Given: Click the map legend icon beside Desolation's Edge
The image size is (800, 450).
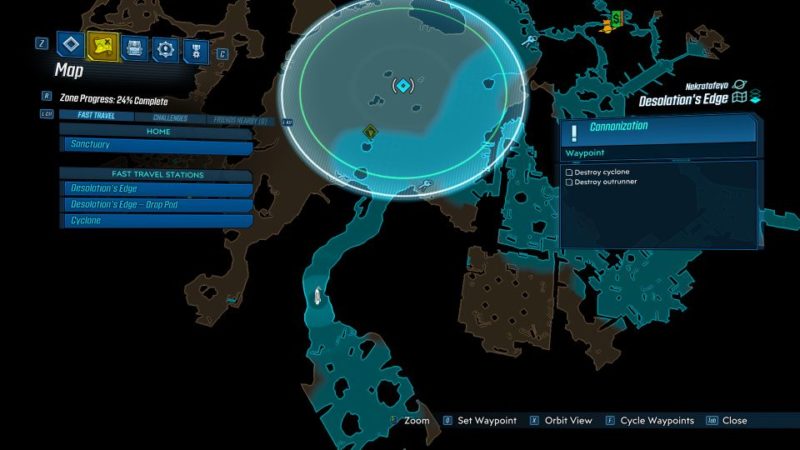Looking at the screenshot, I should tap(740, 98).
